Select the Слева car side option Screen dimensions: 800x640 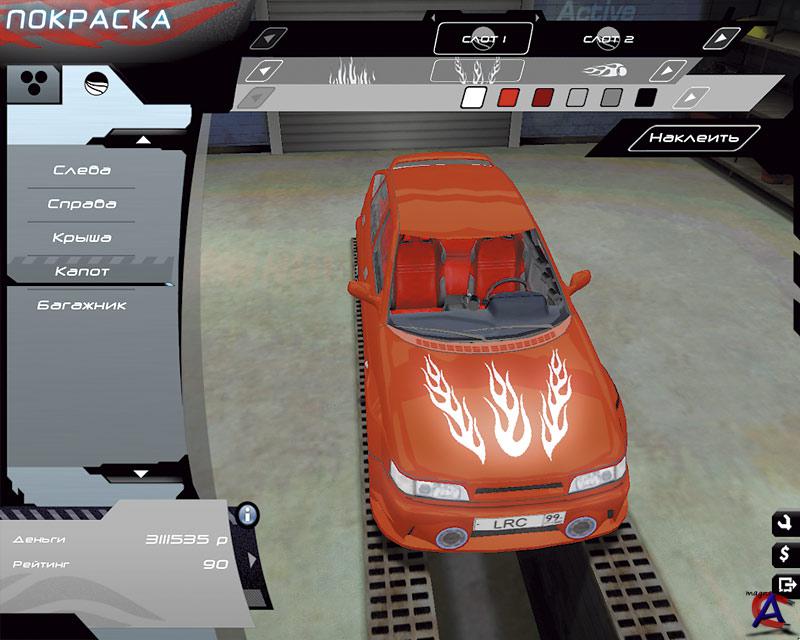click(82, 170)
